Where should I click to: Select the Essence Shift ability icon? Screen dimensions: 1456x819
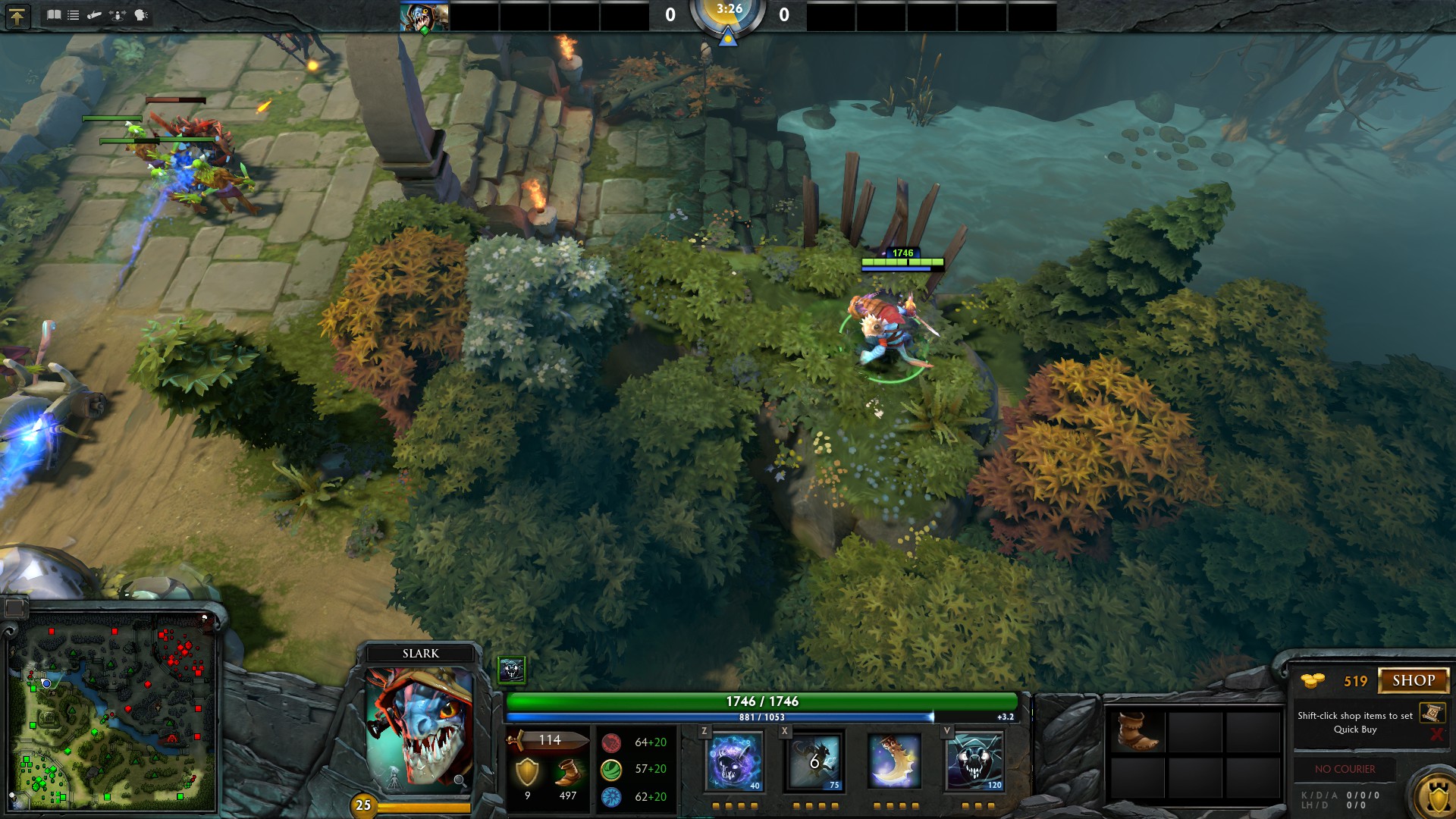tap(895, 761)
